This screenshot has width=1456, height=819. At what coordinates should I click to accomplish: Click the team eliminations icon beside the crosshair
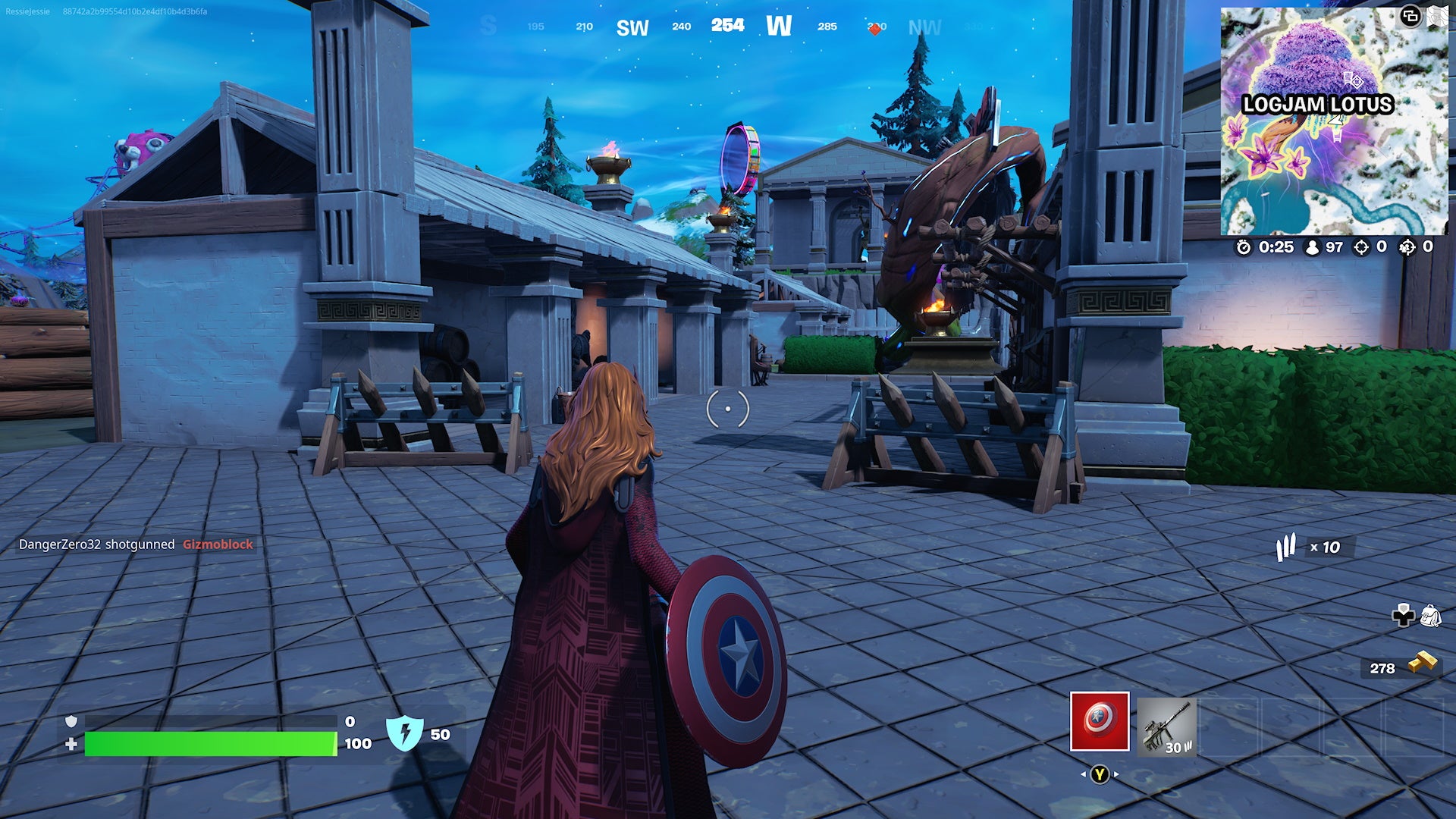1408,248
